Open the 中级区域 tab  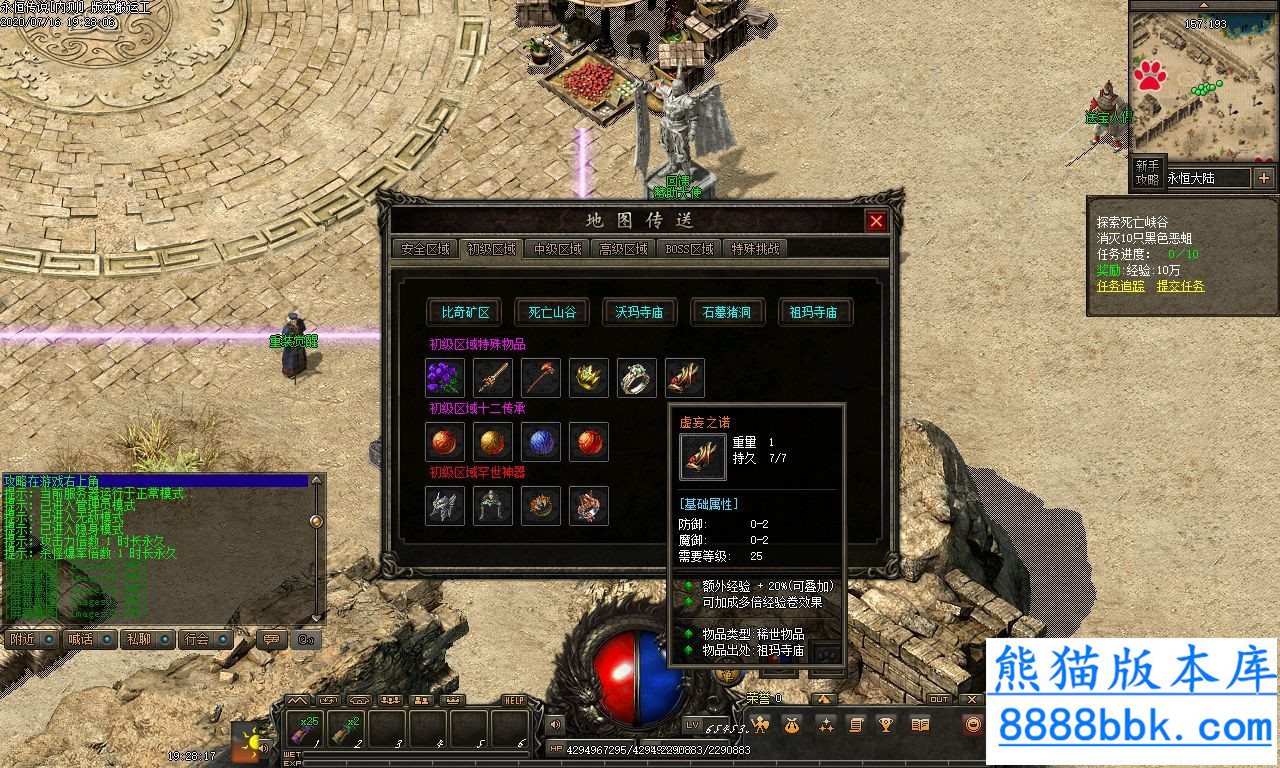tap(558, 249)
